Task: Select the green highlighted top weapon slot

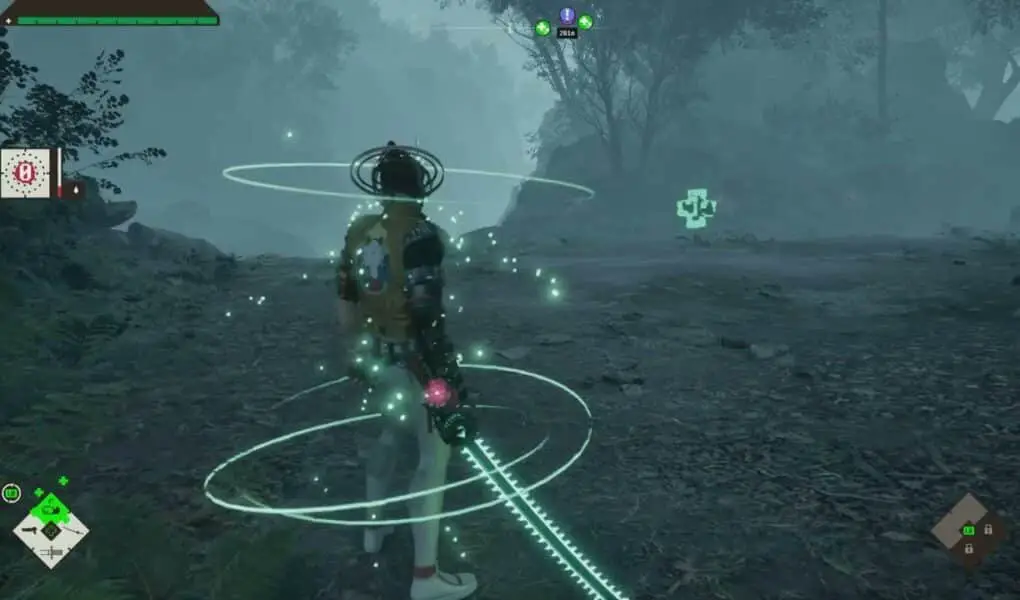Action: 51,510
